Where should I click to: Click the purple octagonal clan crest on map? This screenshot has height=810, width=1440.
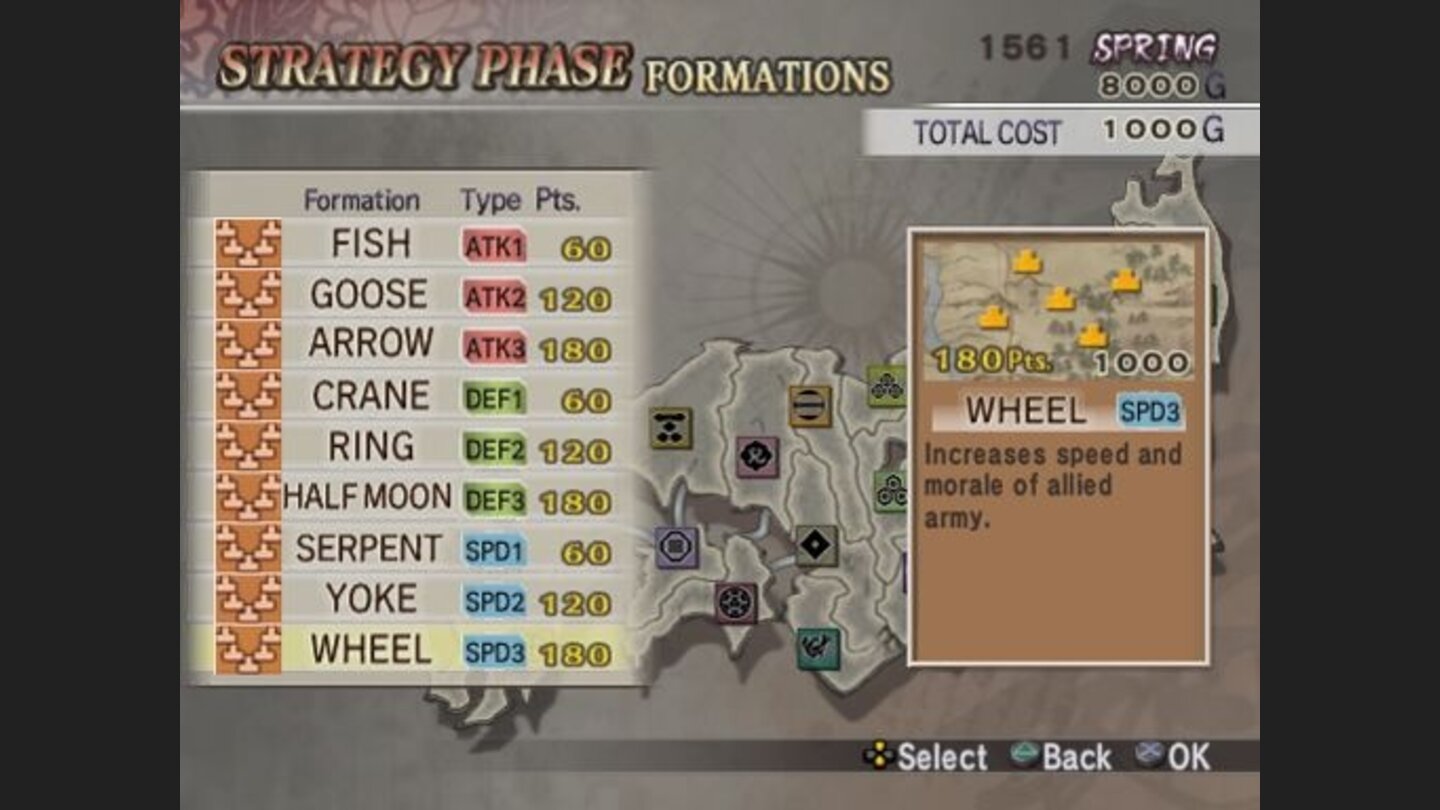click(676, 547)
